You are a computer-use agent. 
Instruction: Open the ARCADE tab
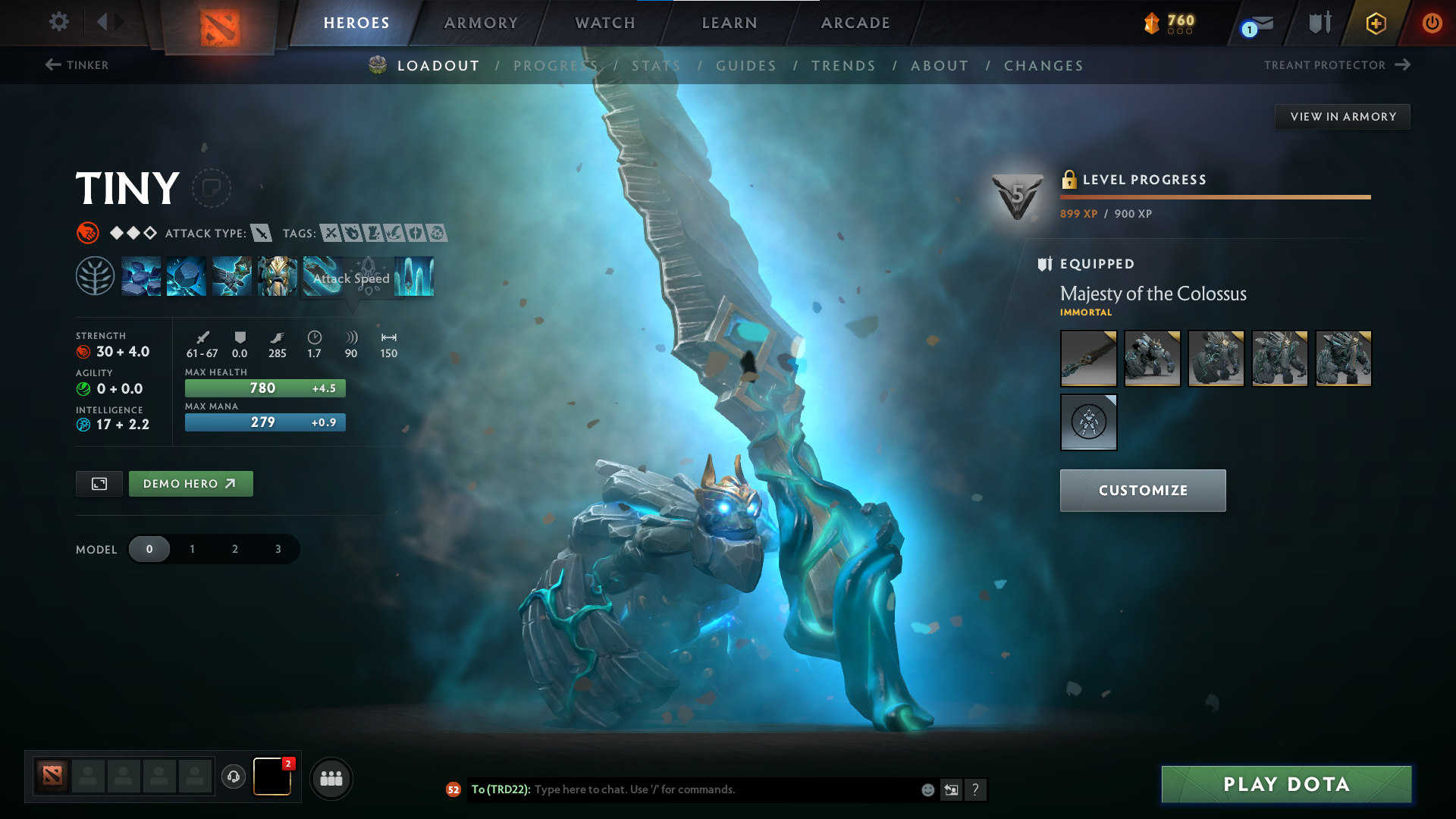click(855, 23)
